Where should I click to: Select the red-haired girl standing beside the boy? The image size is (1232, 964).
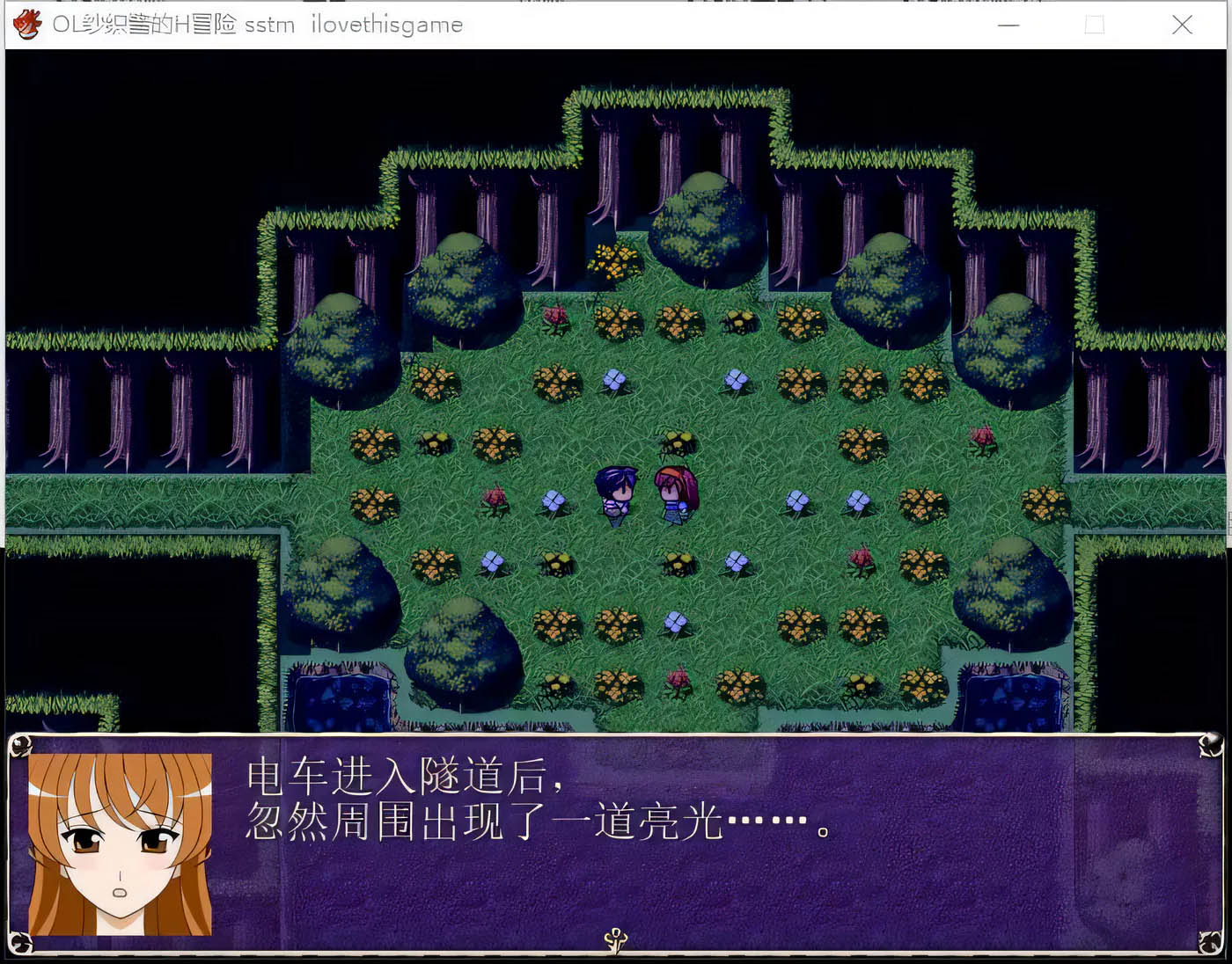pos(674,491)
